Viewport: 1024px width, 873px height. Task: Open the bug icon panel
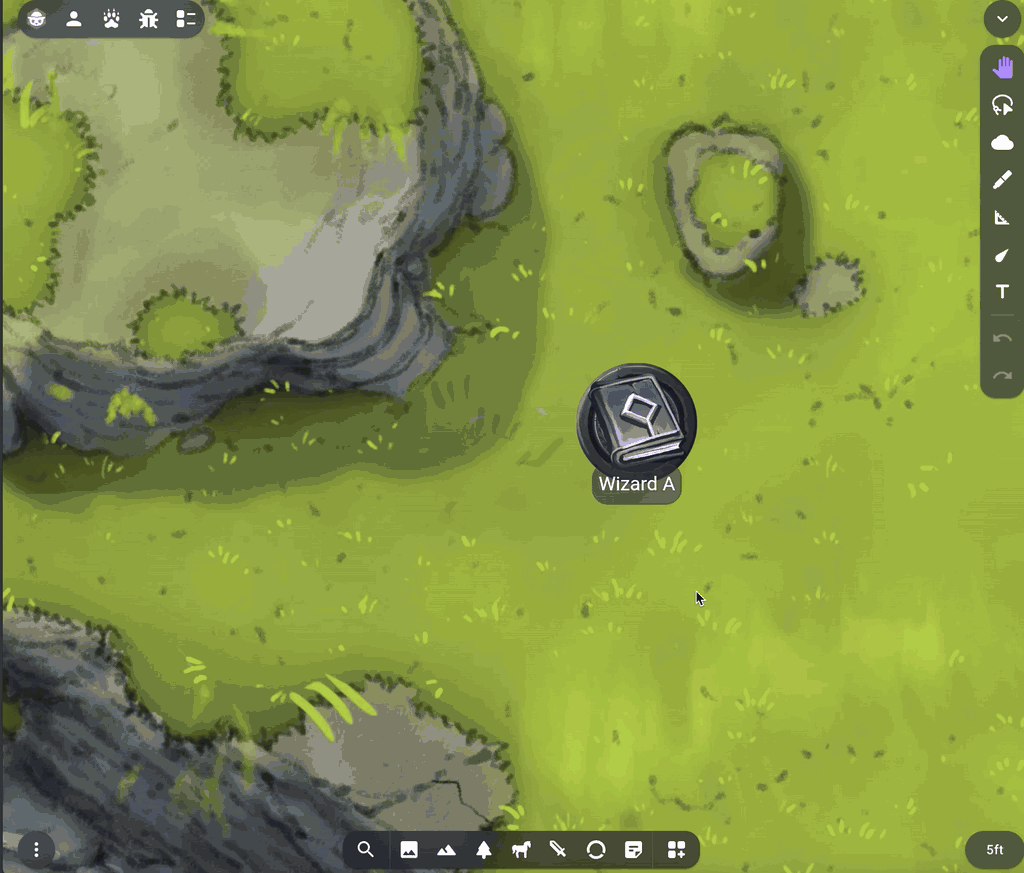pos(148,19)
